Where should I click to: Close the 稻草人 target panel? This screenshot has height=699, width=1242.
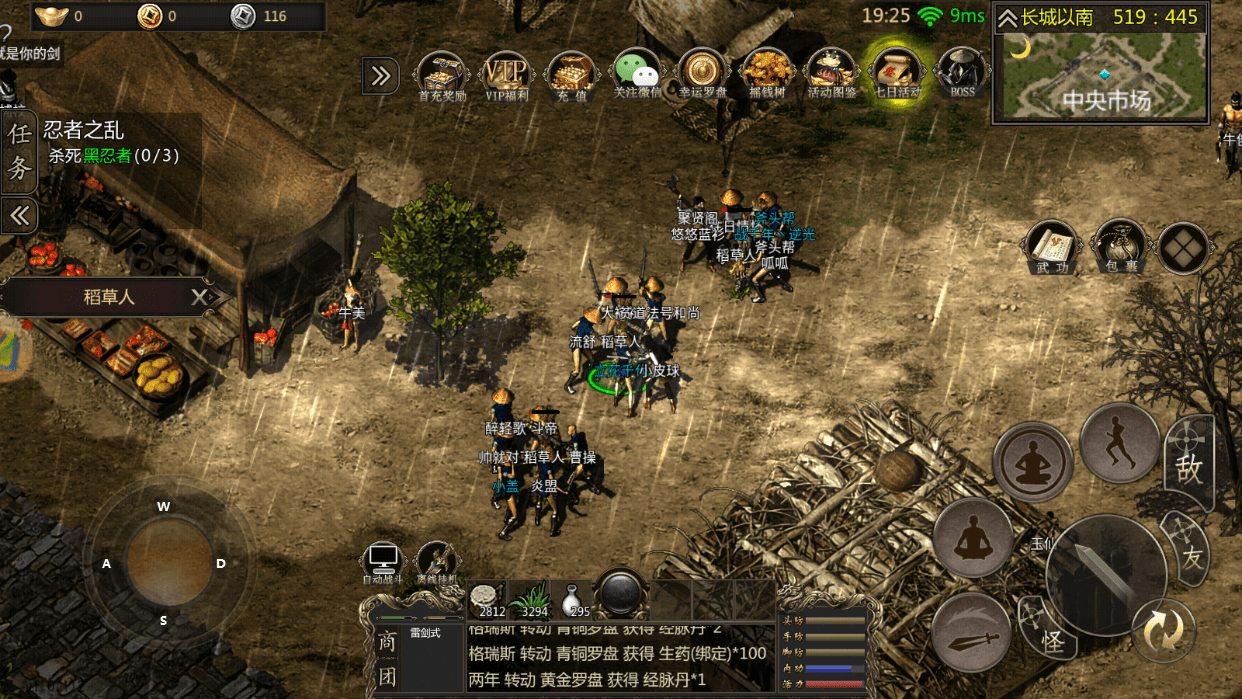pyautogui.click(x=200, y=297)
